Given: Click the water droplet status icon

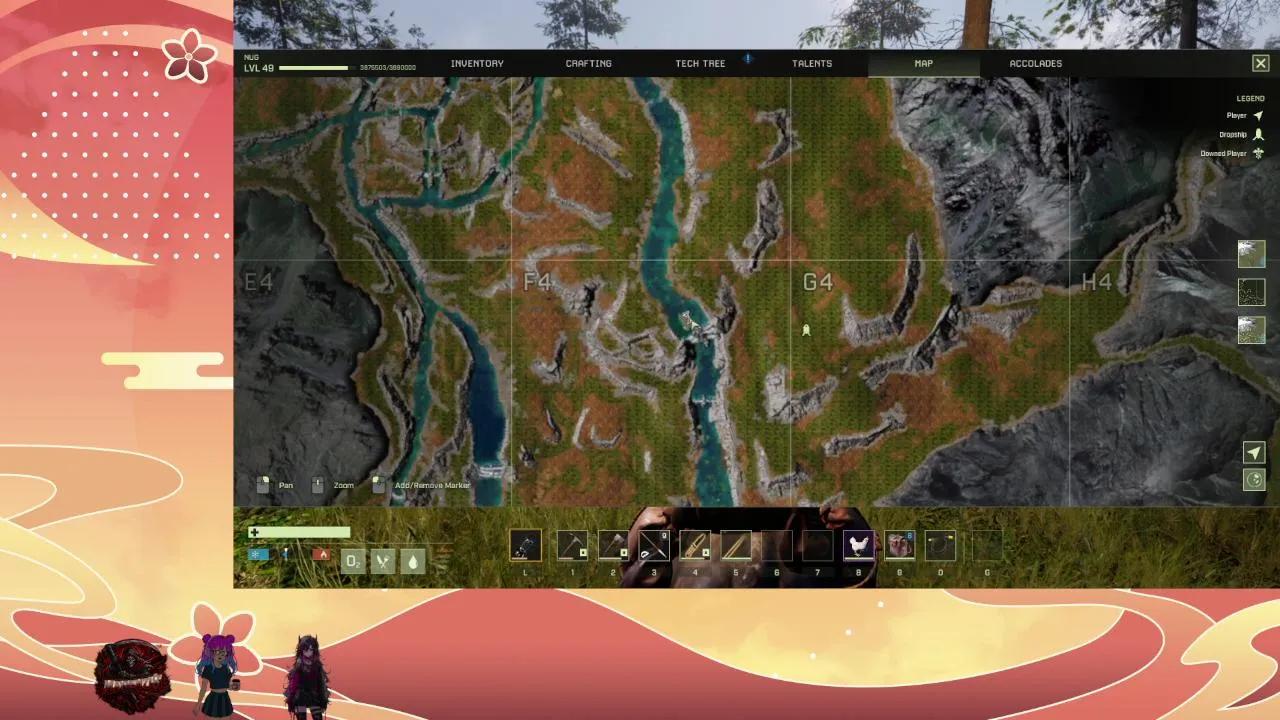Looking at the screenshot, I should pyautogui.click(x=413, y=561).
